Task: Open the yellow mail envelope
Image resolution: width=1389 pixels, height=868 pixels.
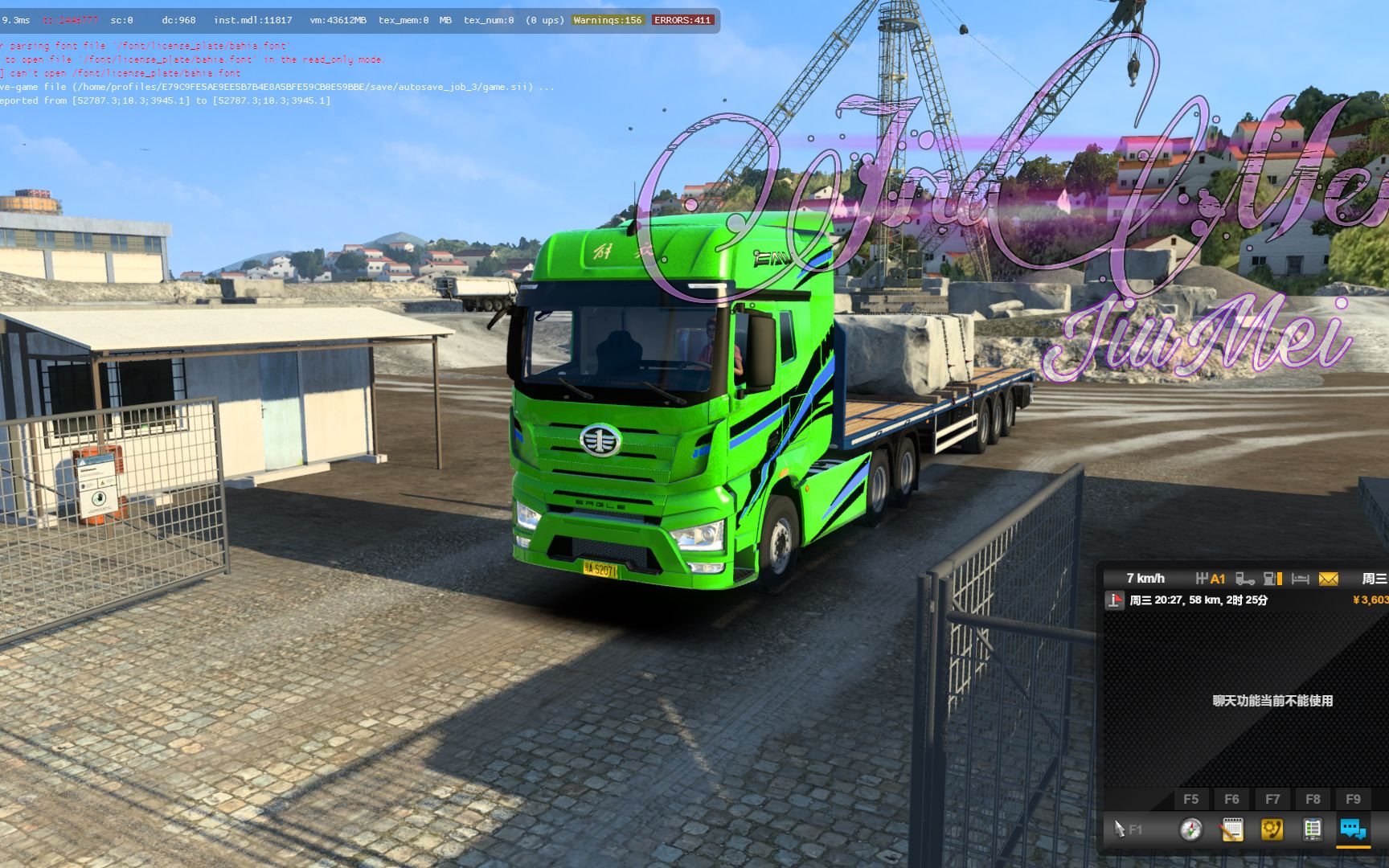Action: coord(1329,579)
